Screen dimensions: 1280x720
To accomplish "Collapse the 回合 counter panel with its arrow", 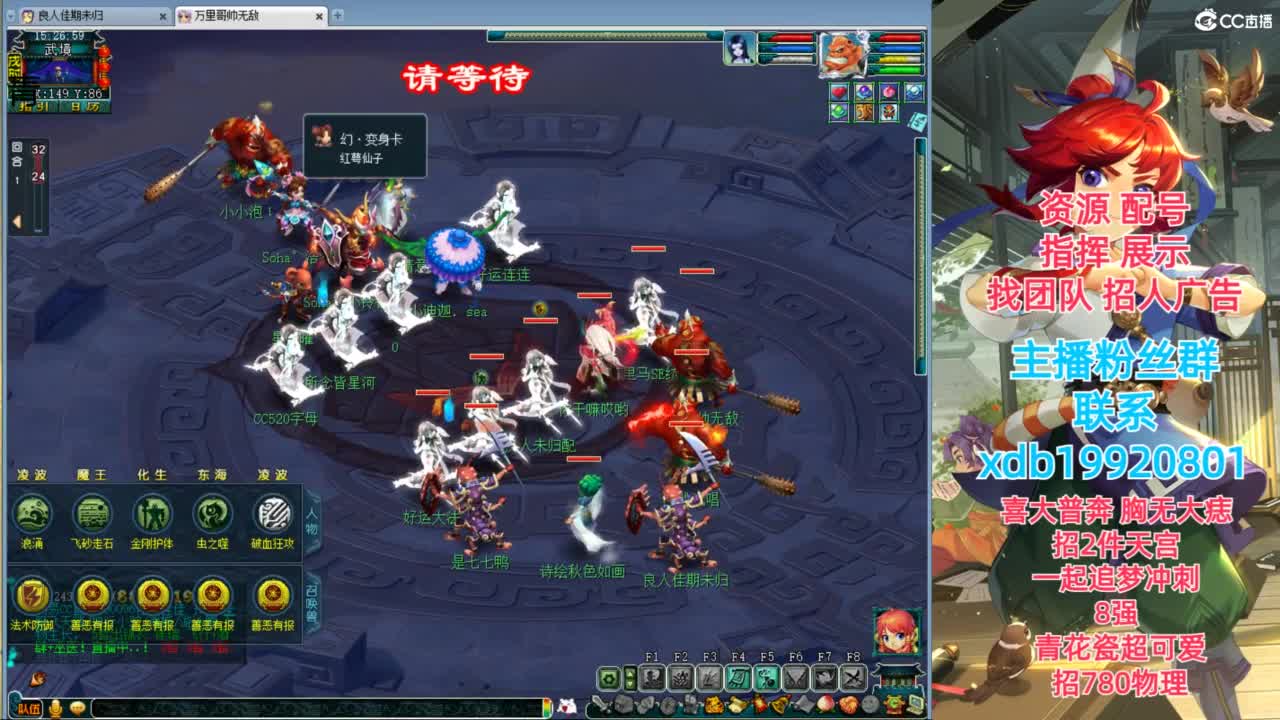I will tap(16, 220).
